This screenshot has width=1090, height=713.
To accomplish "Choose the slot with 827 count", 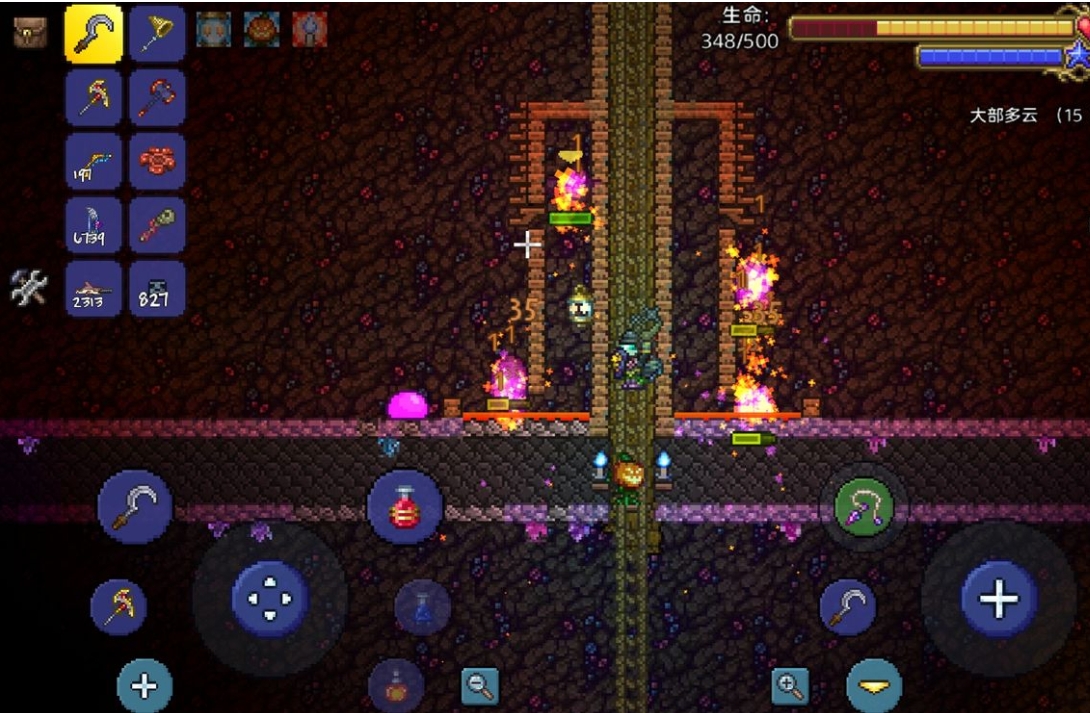I will [156, 289].
